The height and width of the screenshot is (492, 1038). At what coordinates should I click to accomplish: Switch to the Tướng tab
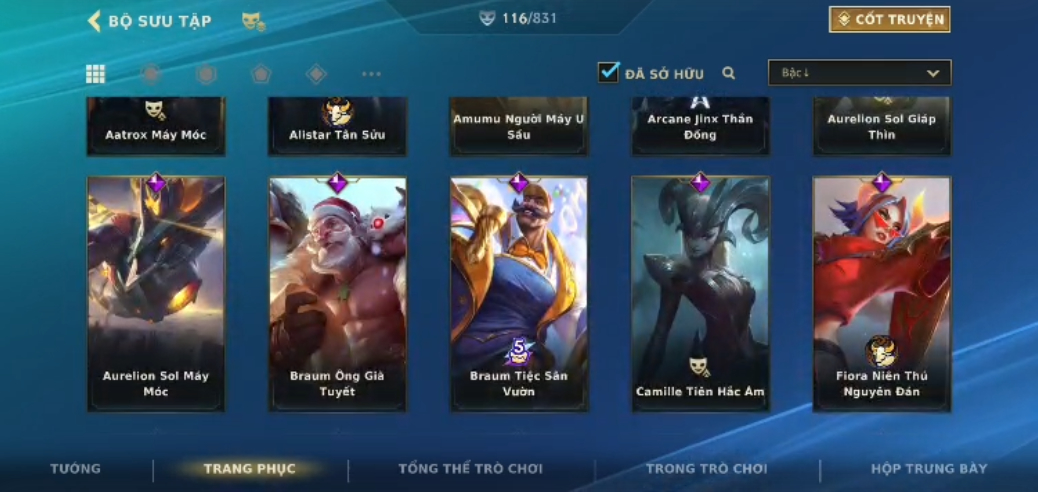[76, 469]
